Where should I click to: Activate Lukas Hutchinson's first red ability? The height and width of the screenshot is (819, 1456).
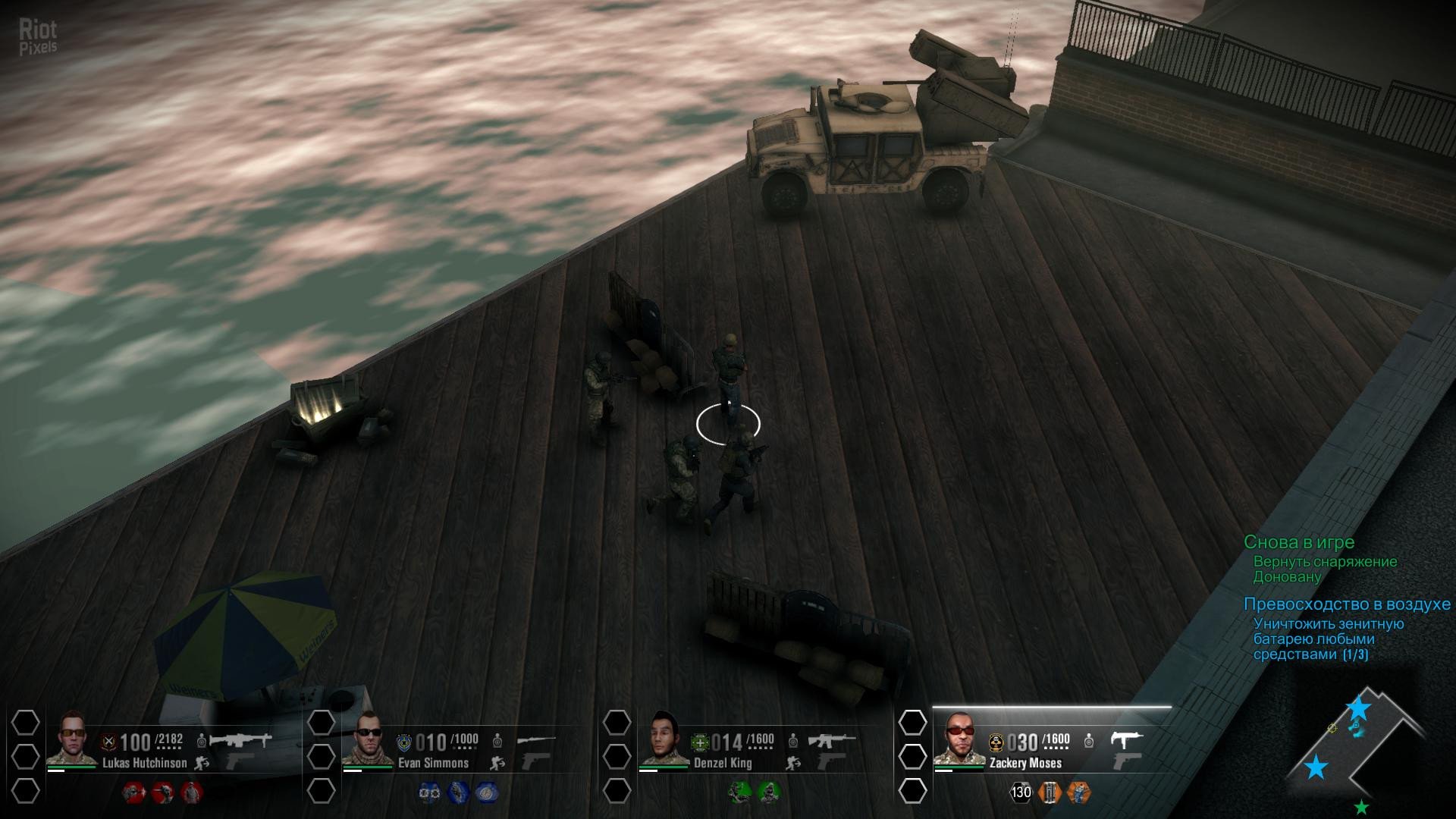(x=134, y=792)
